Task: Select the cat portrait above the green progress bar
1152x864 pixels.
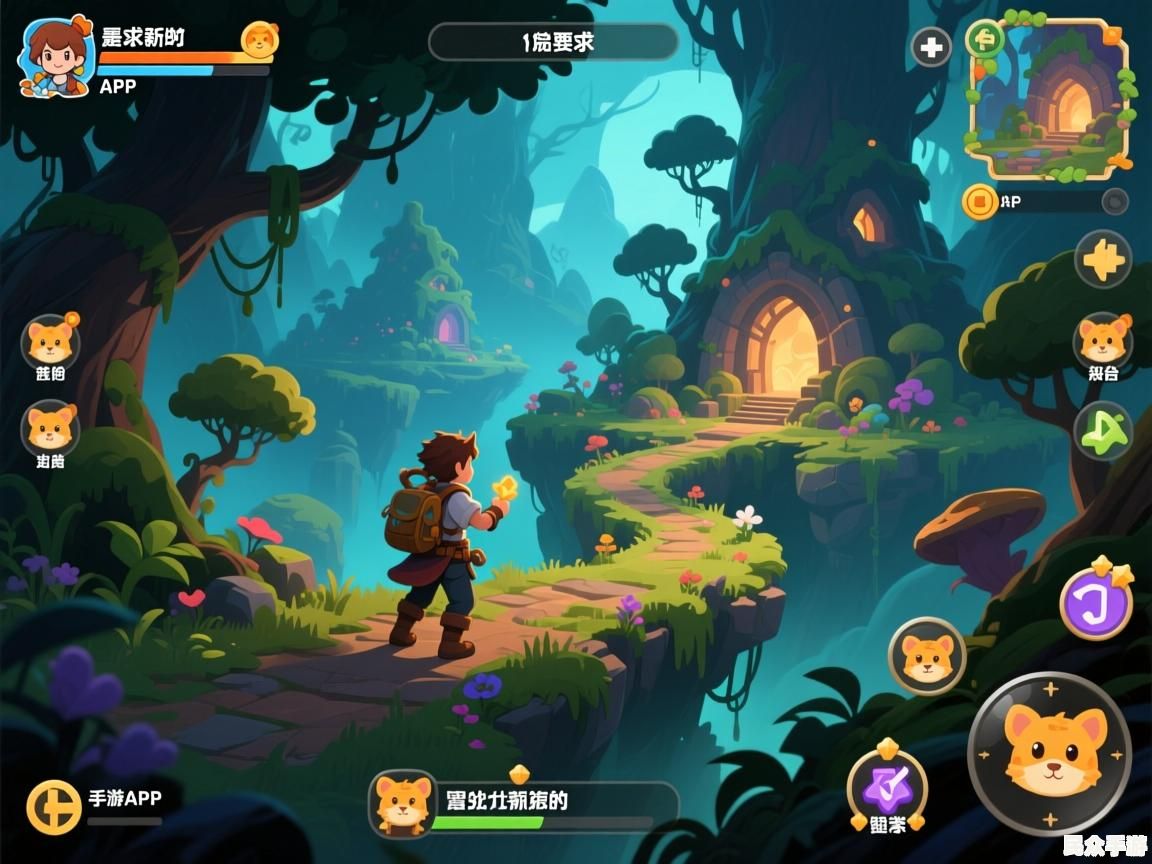Action: click(x=402, y=802)
